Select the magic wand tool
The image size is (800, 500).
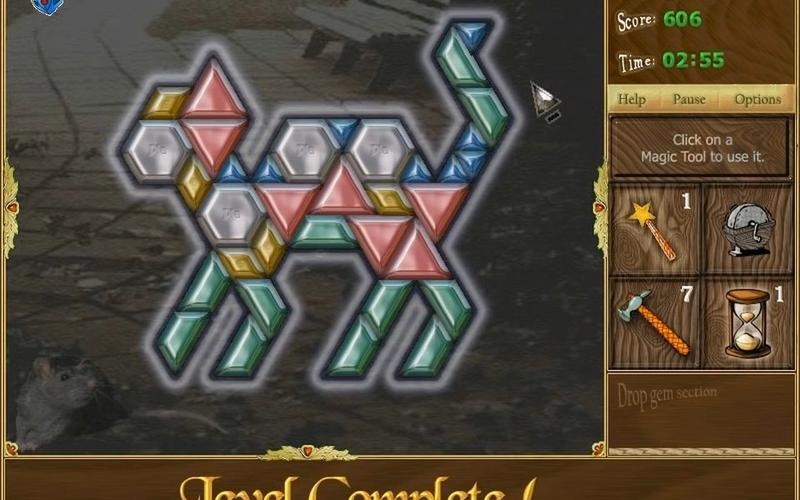(x=657, y=228)
